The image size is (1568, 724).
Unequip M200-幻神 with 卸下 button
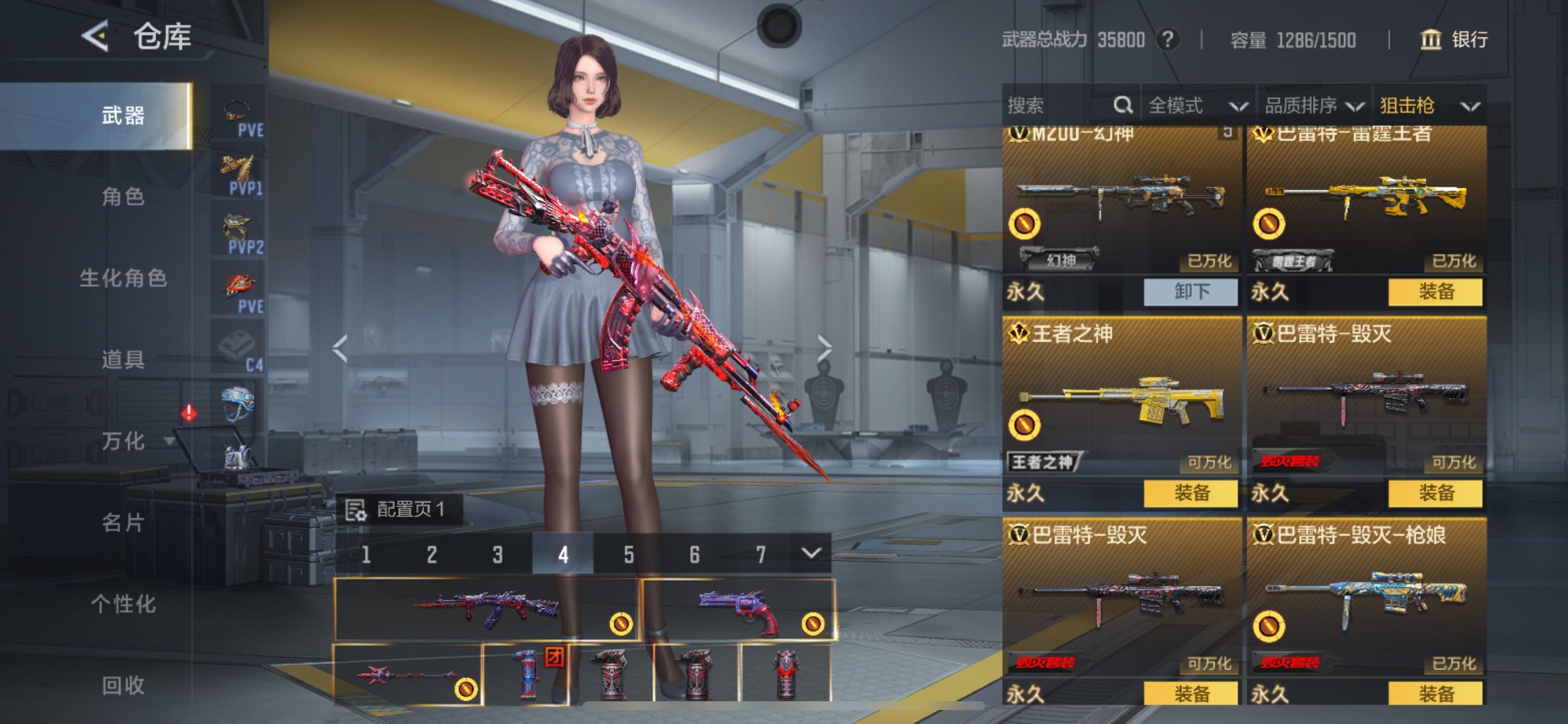pos(1190,292)
